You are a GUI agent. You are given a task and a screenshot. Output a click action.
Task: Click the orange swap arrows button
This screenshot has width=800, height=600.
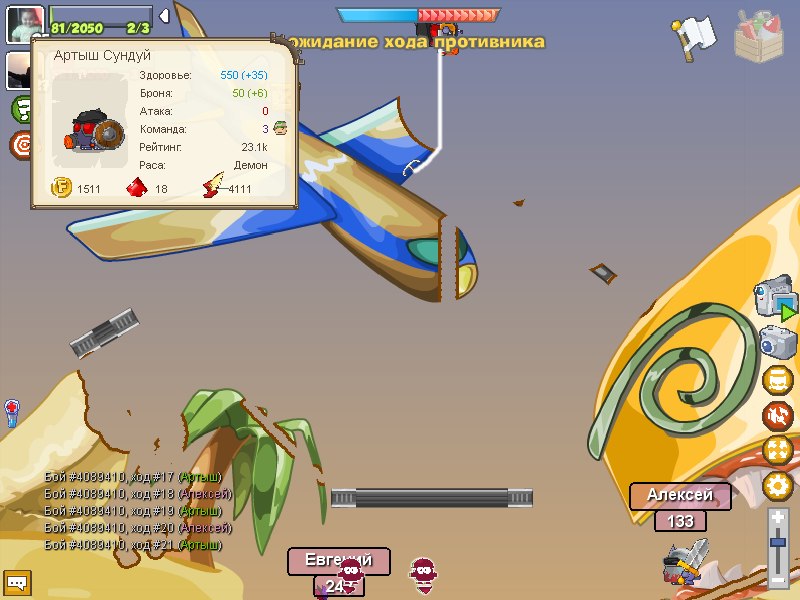(x=777, y=415)
